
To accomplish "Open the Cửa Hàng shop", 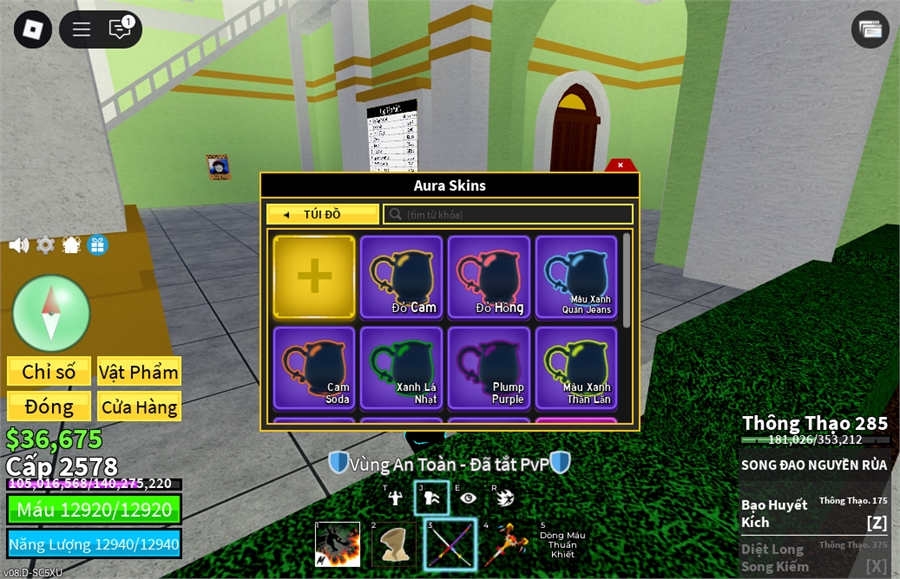I will point(139,407).
